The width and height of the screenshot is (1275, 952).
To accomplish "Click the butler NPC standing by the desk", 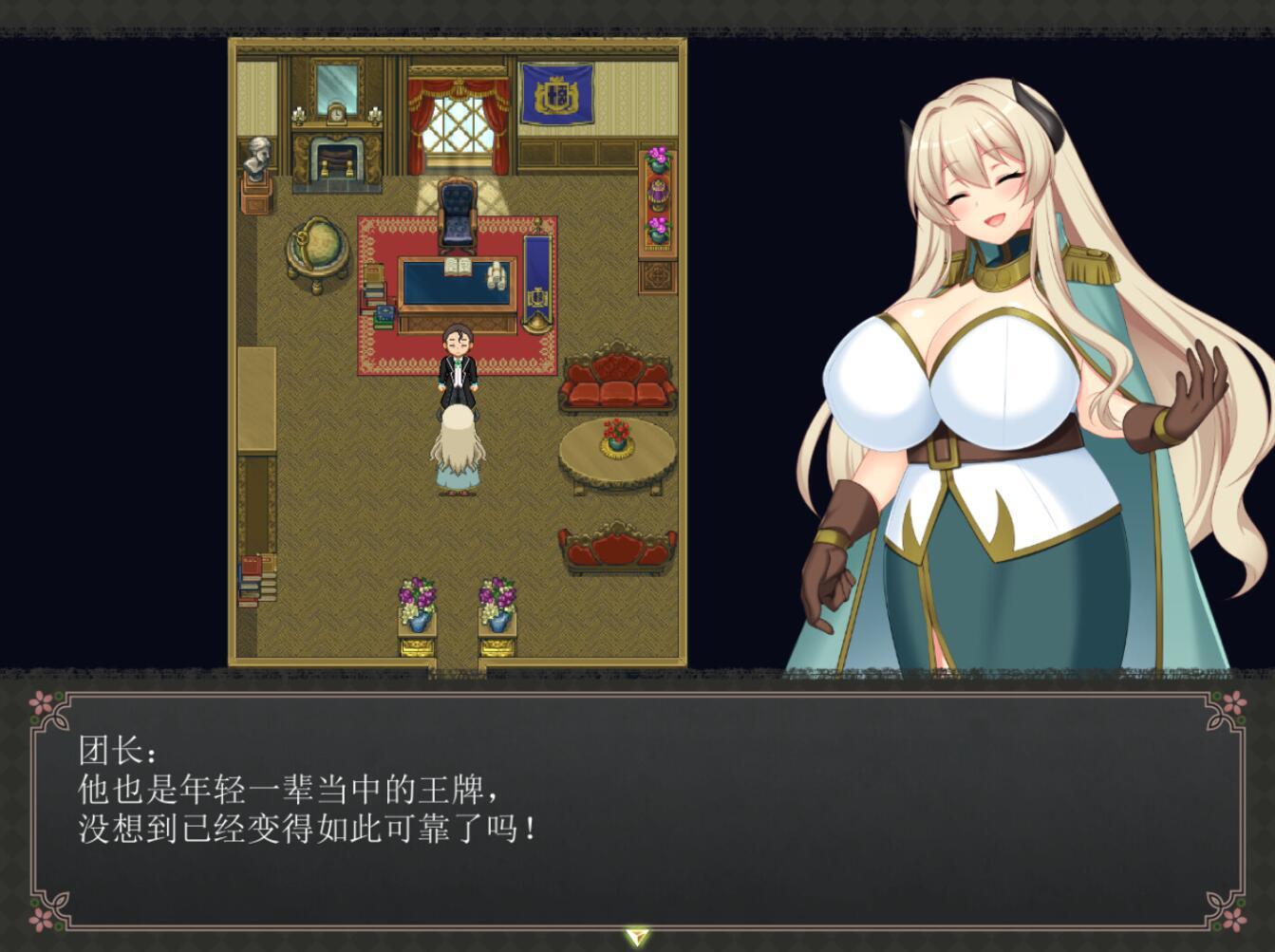I will pyautogui.click(x=456, y=365).
